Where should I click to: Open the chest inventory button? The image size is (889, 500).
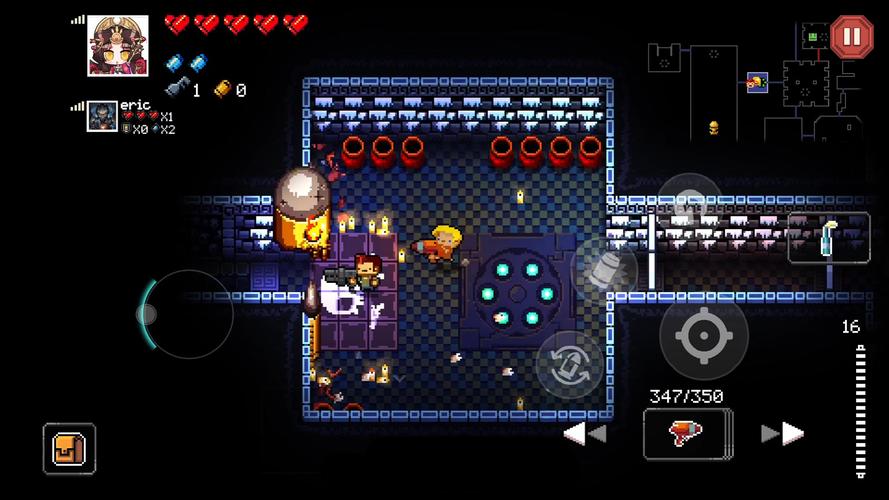point(69,448)
